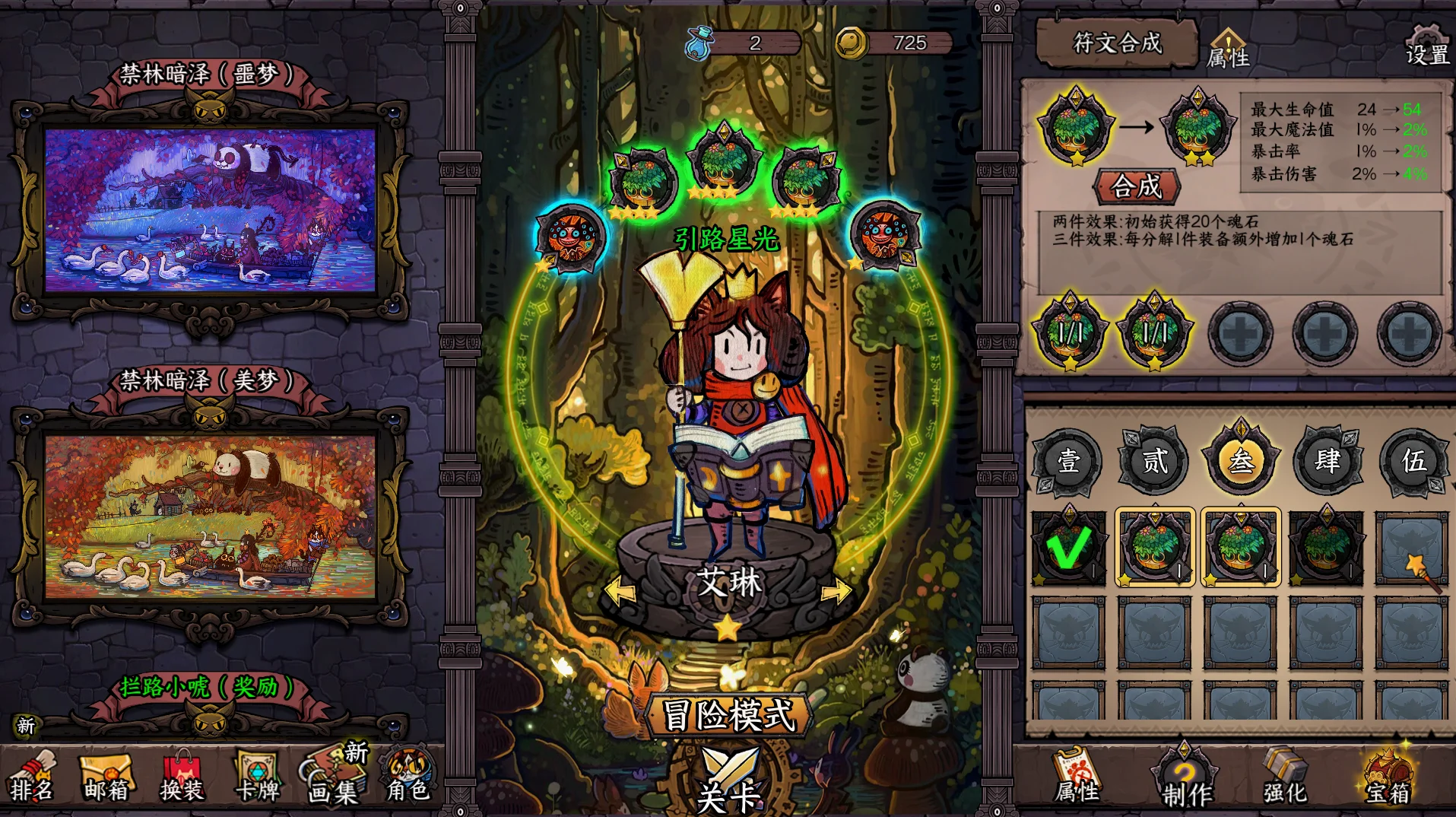Open the 邮箱 mailbox
This screenshot has height=817, width=1456.
tap(106, 777)
